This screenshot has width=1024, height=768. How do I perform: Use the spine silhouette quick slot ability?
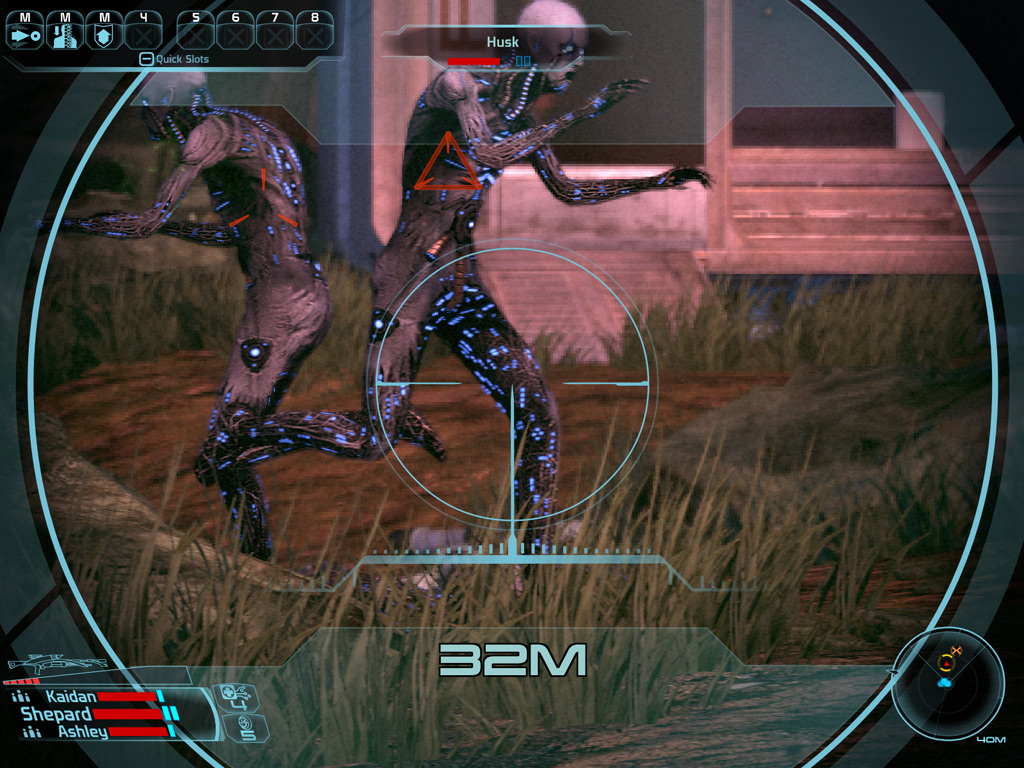(x=65, y=33)
